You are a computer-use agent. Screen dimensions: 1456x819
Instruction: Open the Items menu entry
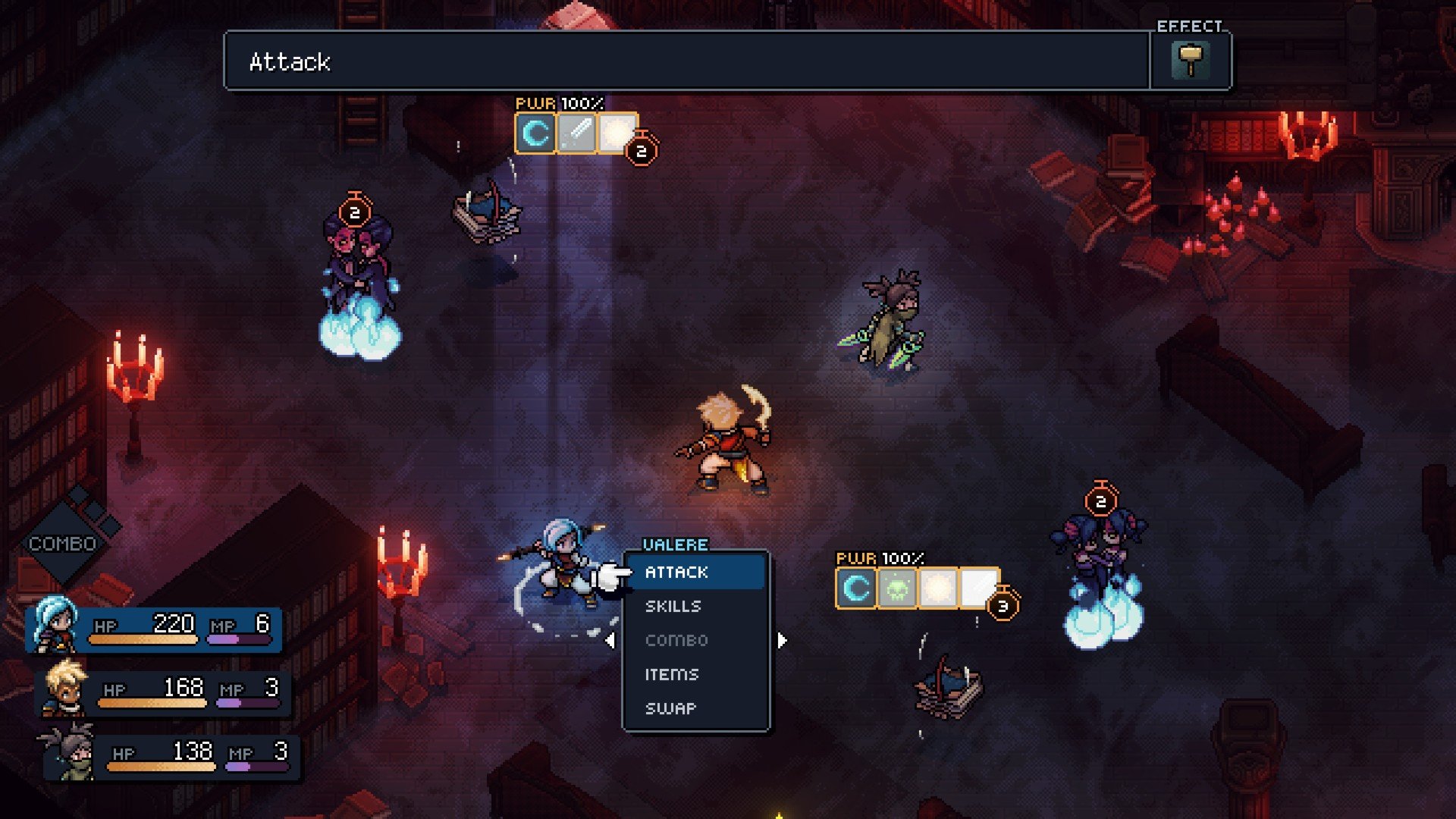672,674
